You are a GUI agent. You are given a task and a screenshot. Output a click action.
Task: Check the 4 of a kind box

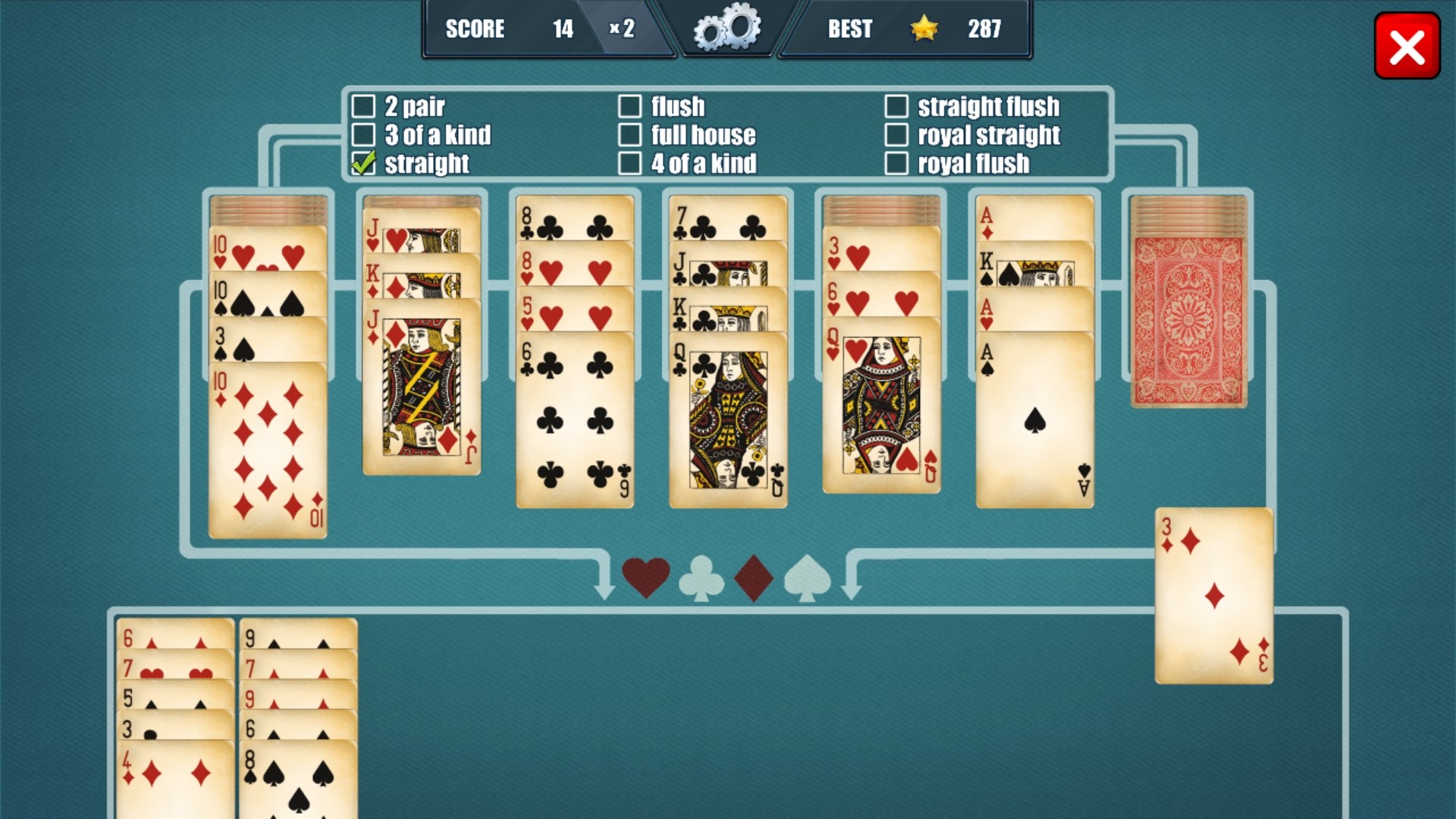(x=630, y=163)
